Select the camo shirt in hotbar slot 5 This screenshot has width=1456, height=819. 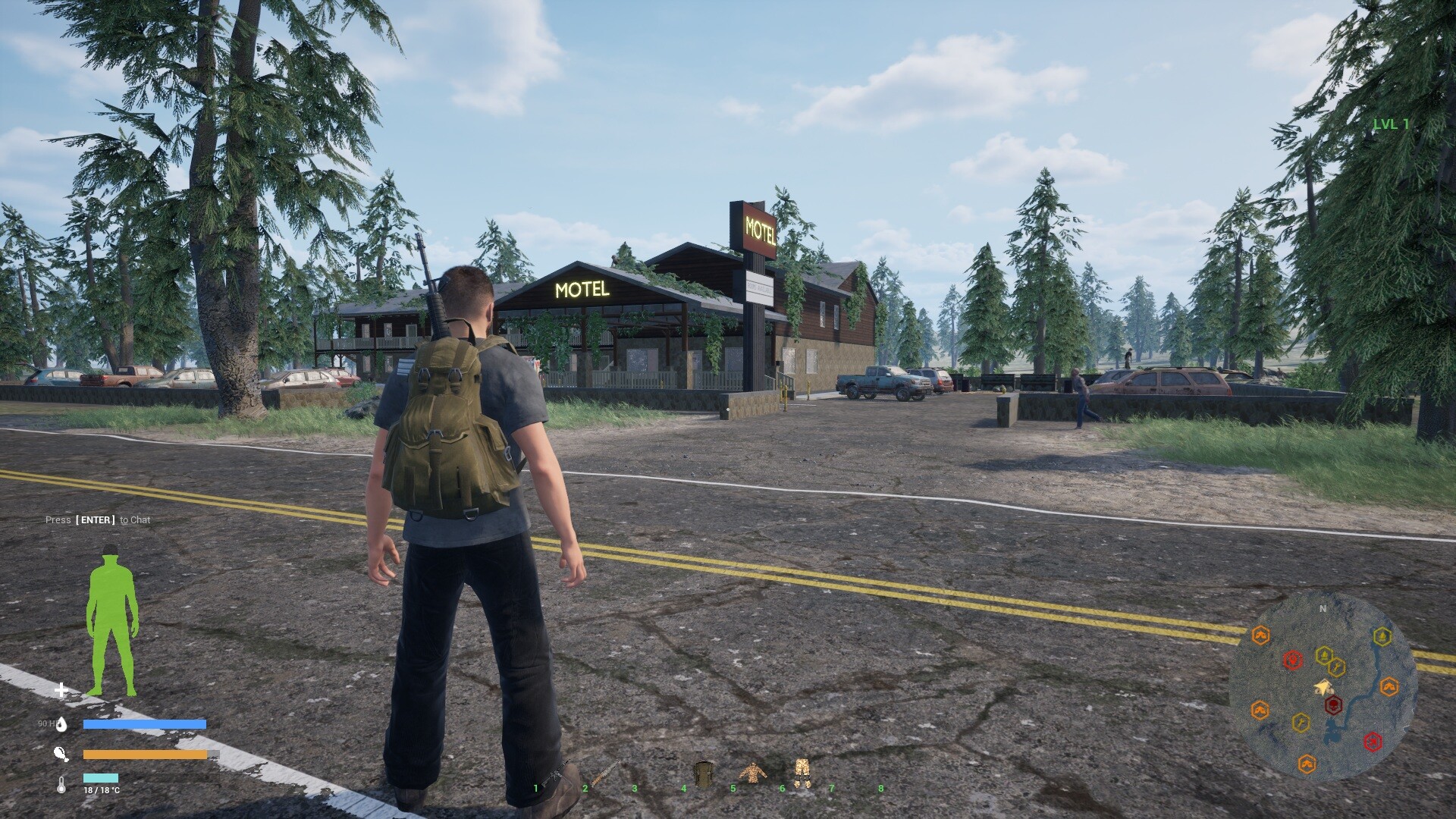pyautogui.click(x=753, y=773)
